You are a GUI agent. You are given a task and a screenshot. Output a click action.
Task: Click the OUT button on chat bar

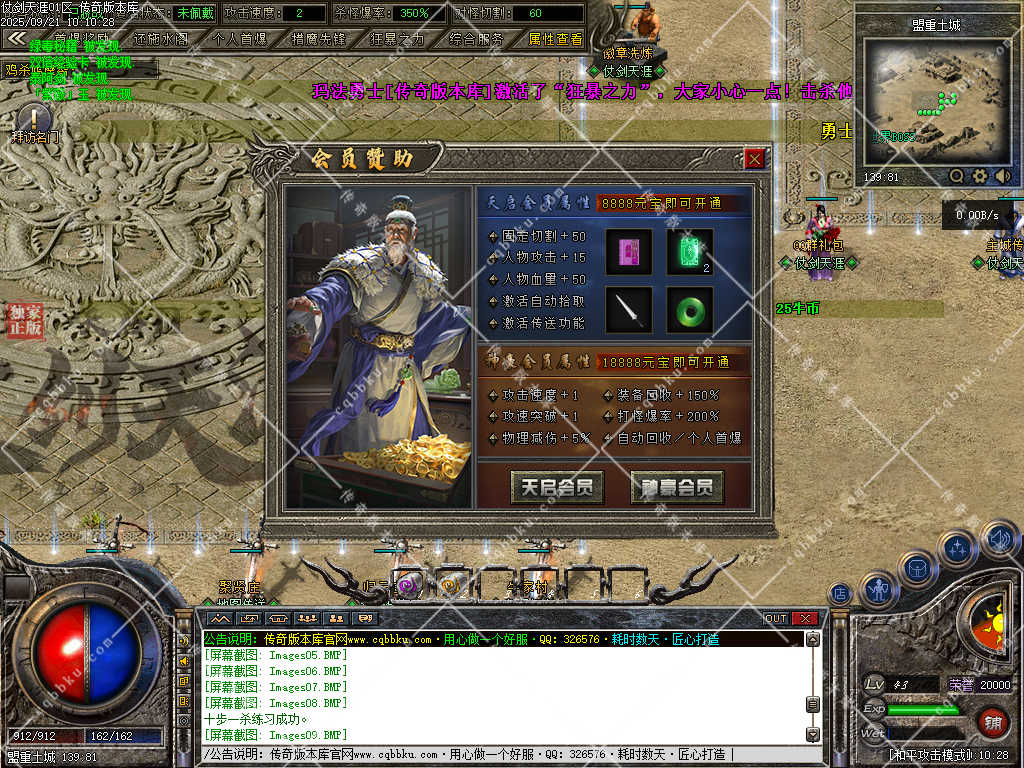[776, 618]
